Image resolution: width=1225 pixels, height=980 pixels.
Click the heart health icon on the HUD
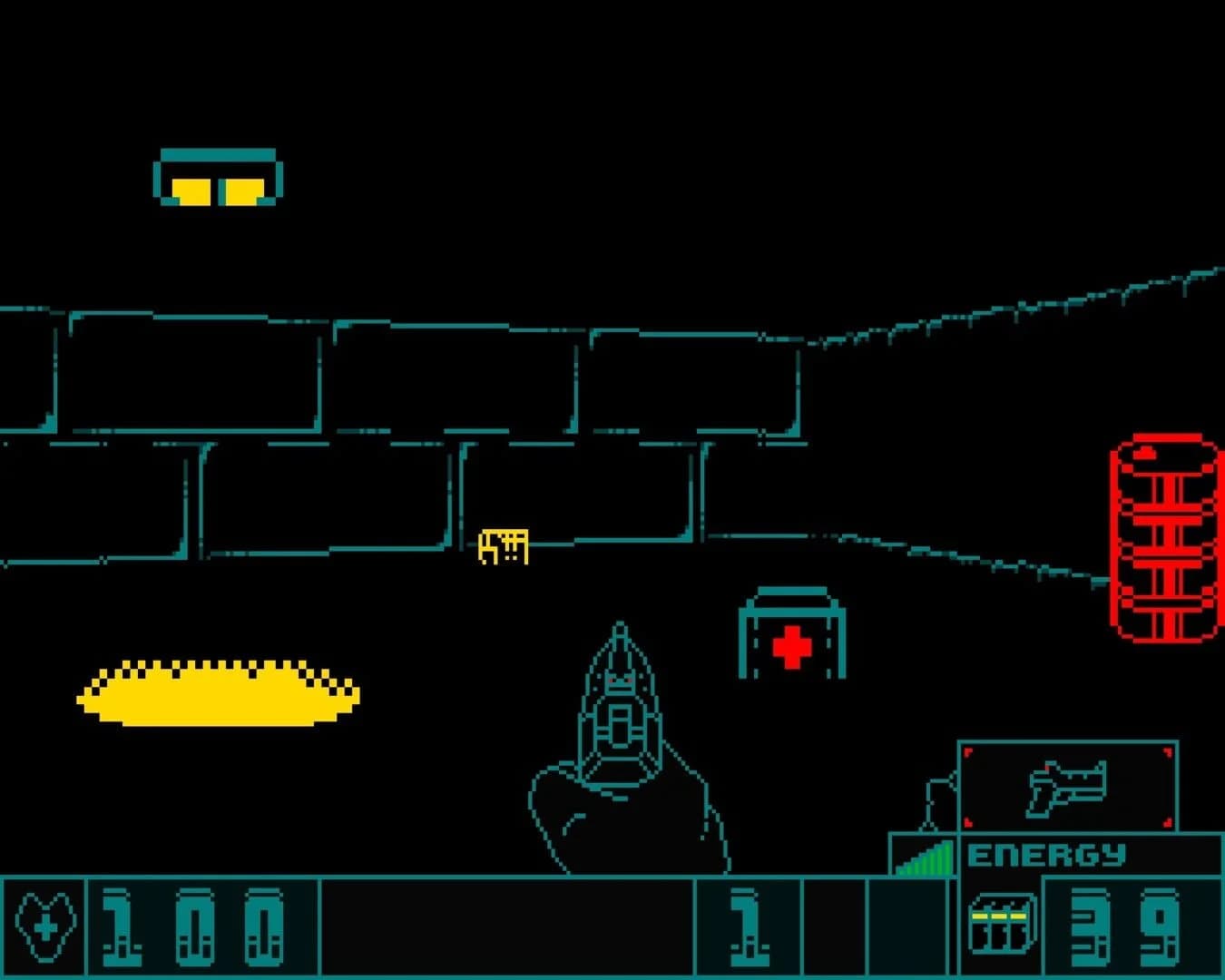pyautogui.click(x=44, y=926)
